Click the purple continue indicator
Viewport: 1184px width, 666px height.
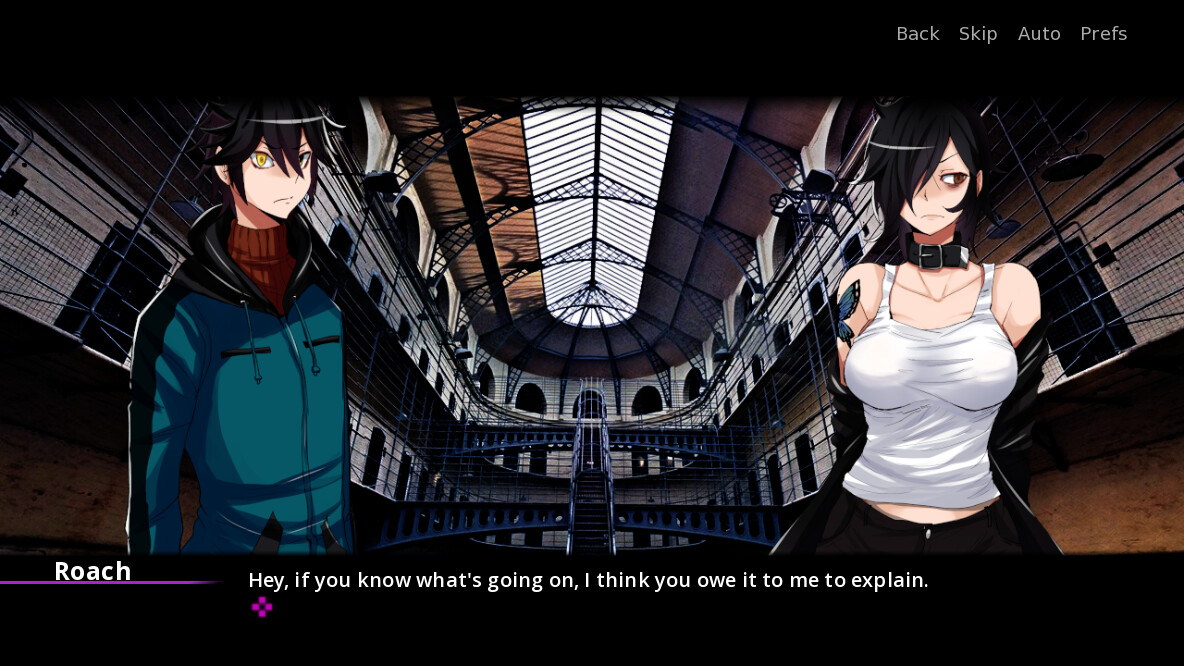[x=261, y=607]
